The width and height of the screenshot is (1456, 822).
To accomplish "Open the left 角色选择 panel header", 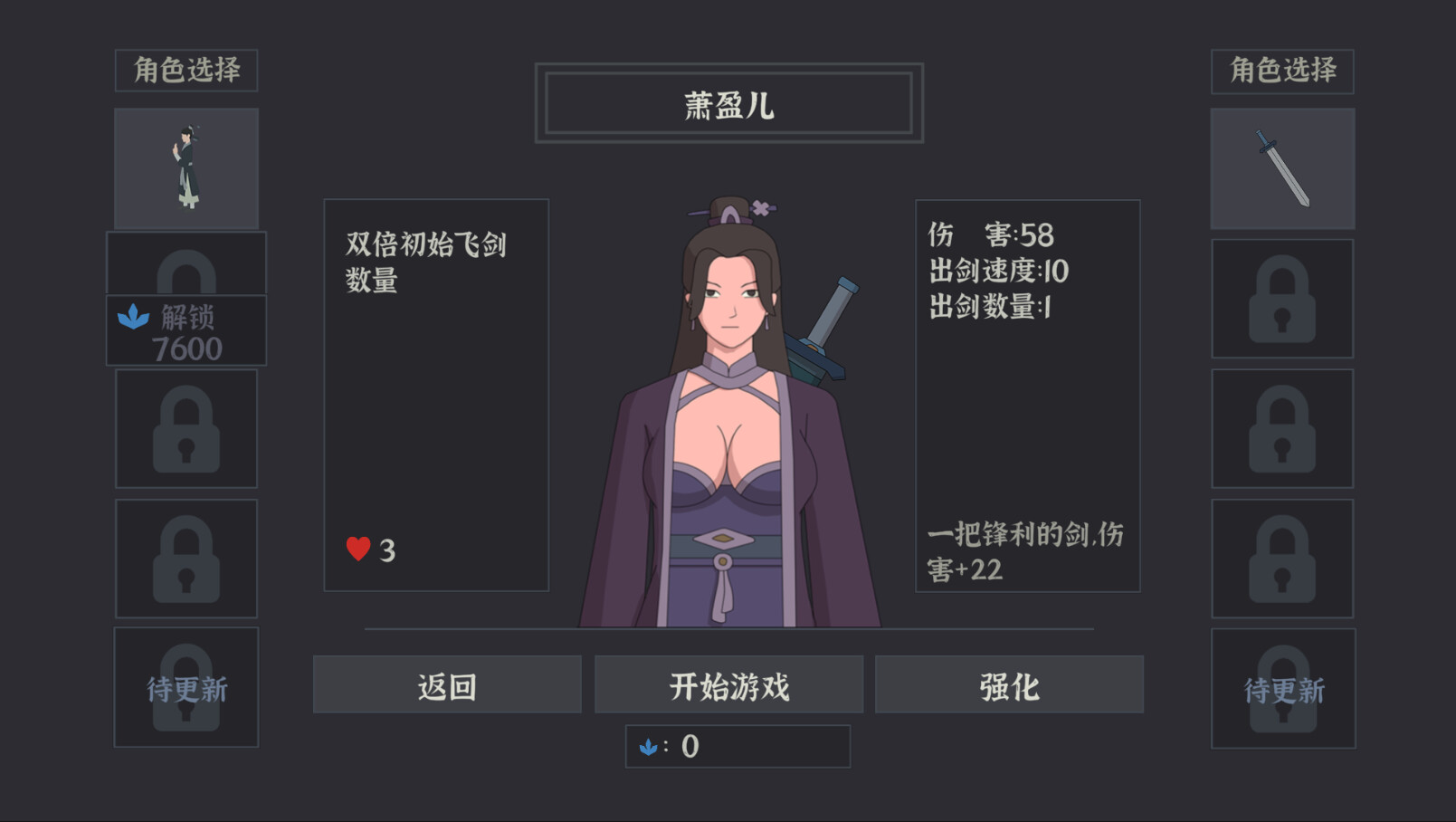I will pyautogui.click(x=186, y=68).
